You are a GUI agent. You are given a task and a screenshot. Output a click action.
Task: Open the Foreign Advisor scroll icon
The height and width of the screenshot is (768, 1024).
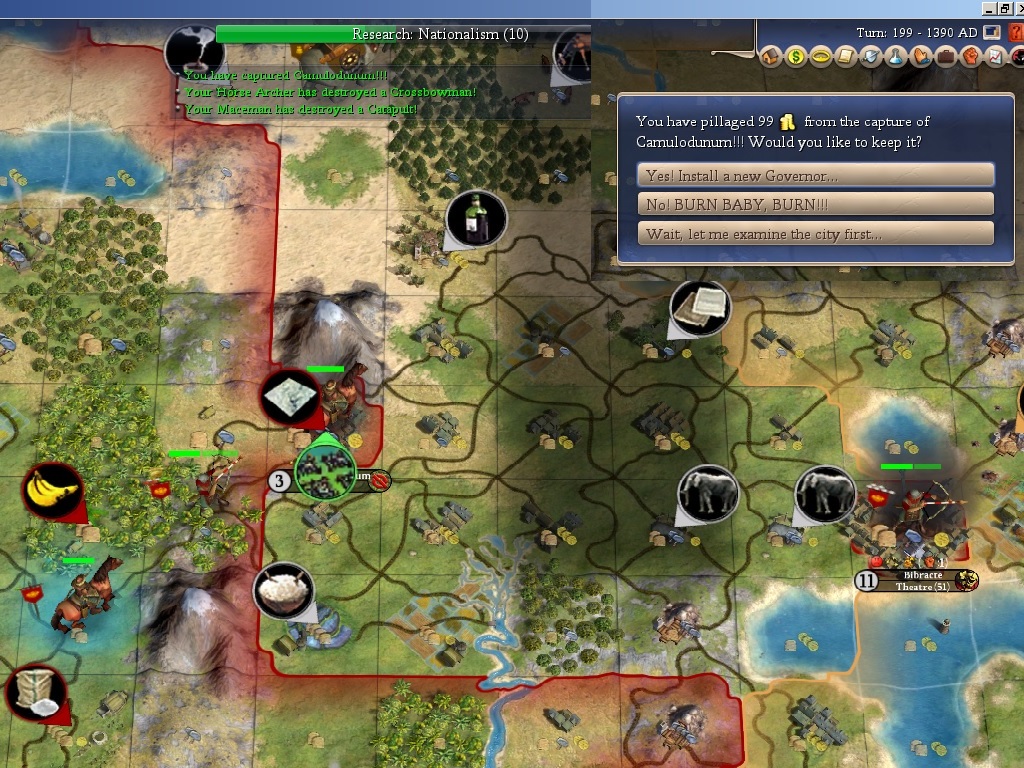(x=846, y=57)
